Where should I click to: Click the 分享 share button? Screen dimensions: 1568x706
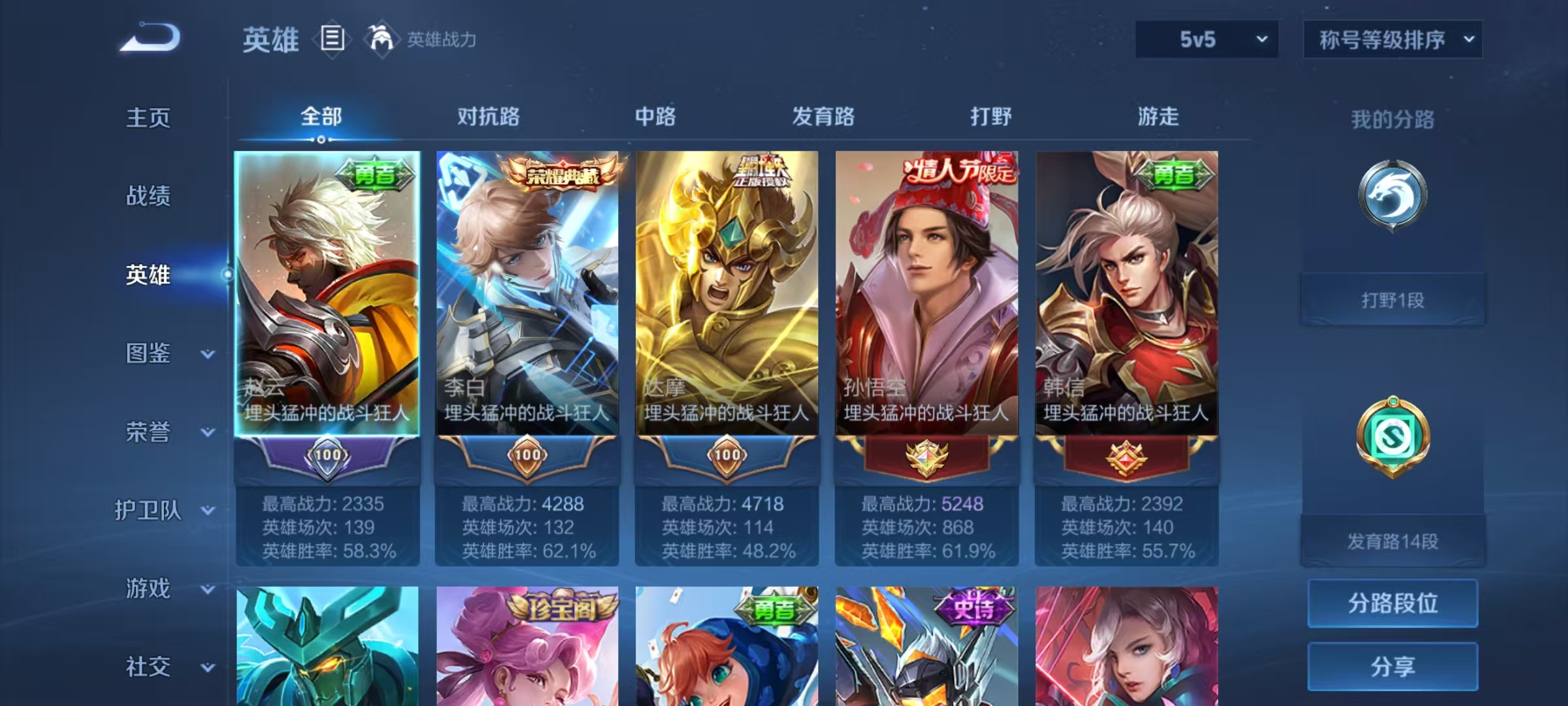(x=1392, y=665)
